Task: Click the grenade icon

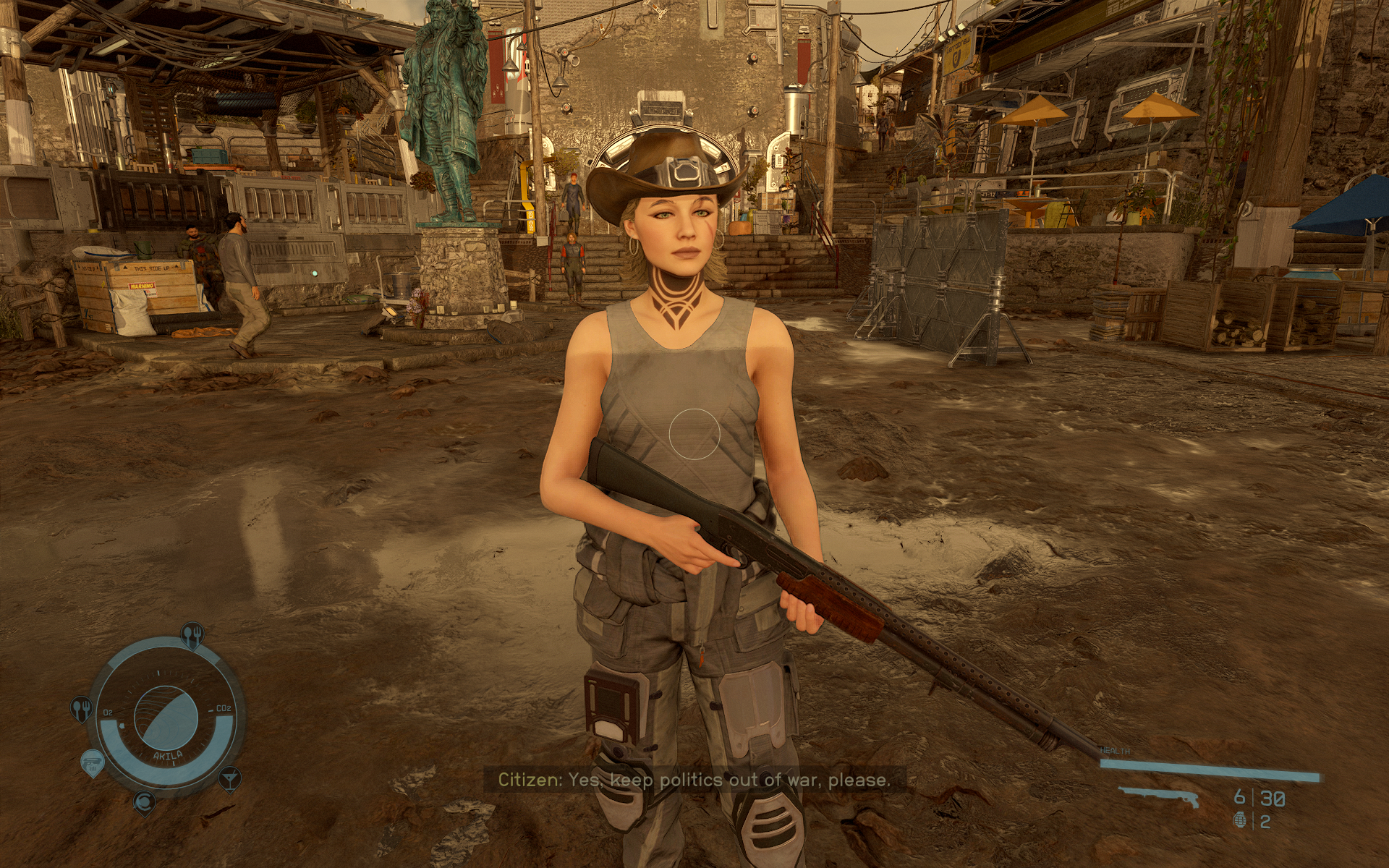Action: point(1240,821)
